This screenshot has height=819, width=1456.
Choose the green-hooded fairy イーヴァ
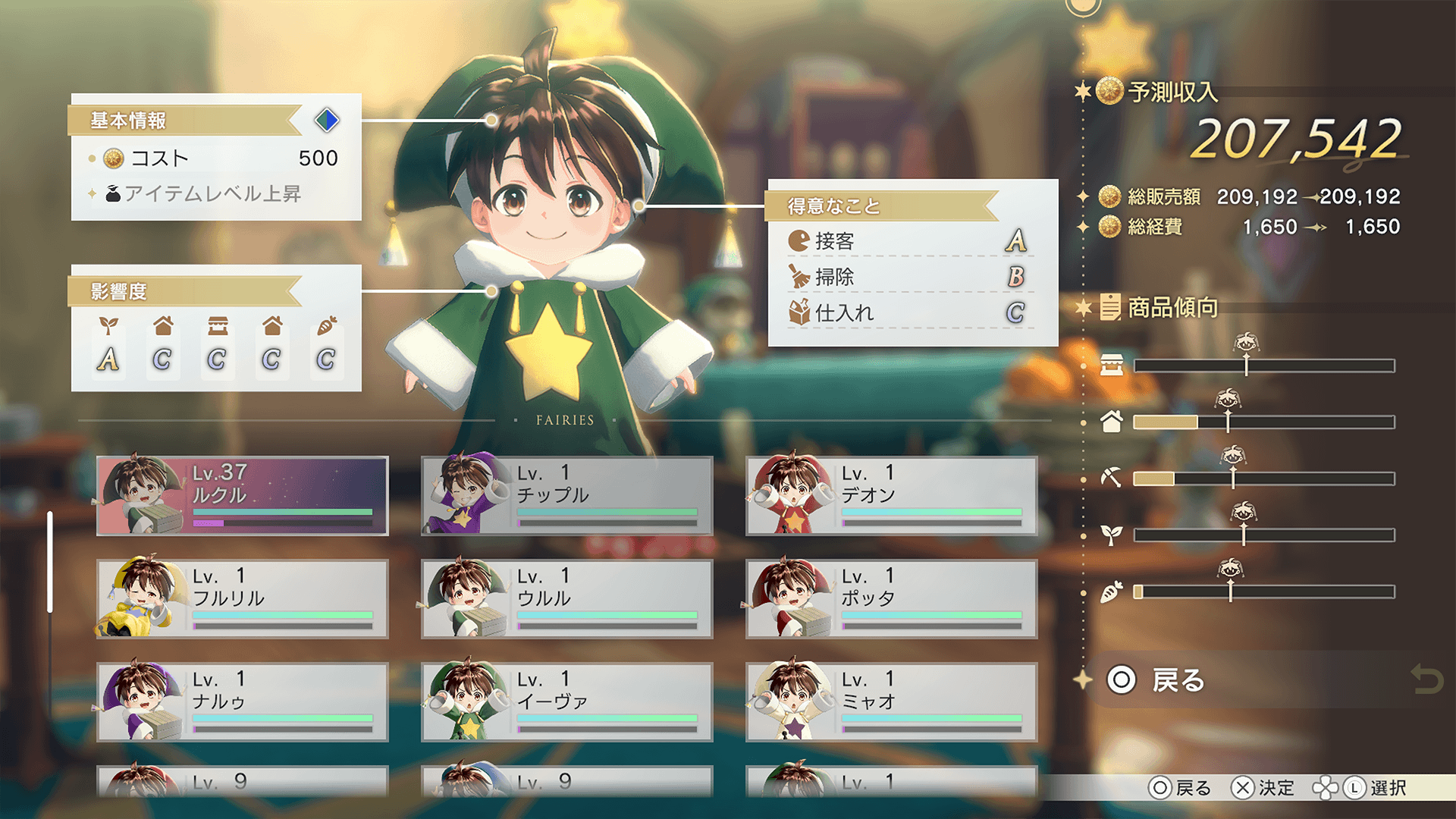(567, 702)
